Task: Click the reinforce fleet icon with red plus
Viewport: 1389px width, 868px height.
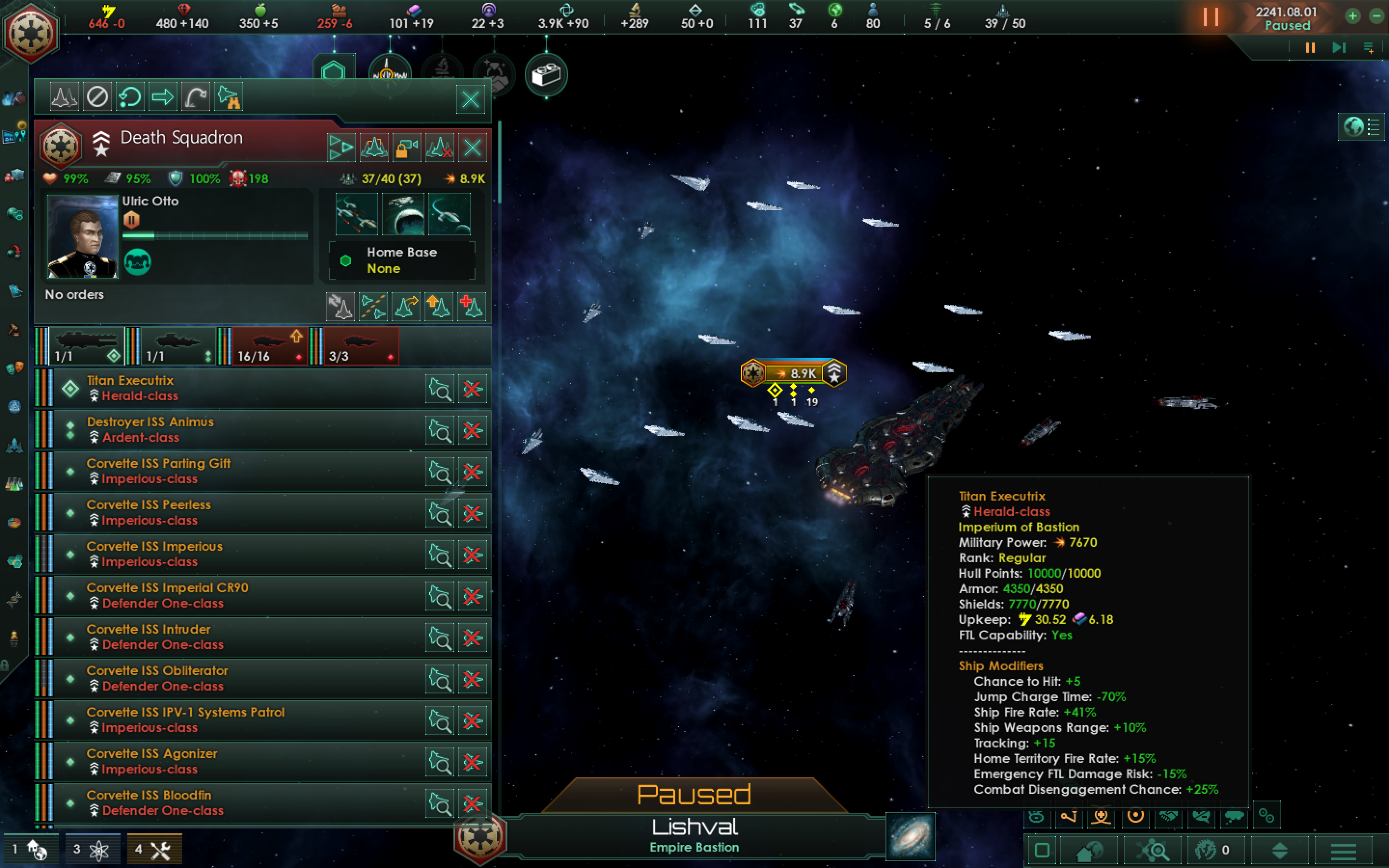Action: (472, 306)
